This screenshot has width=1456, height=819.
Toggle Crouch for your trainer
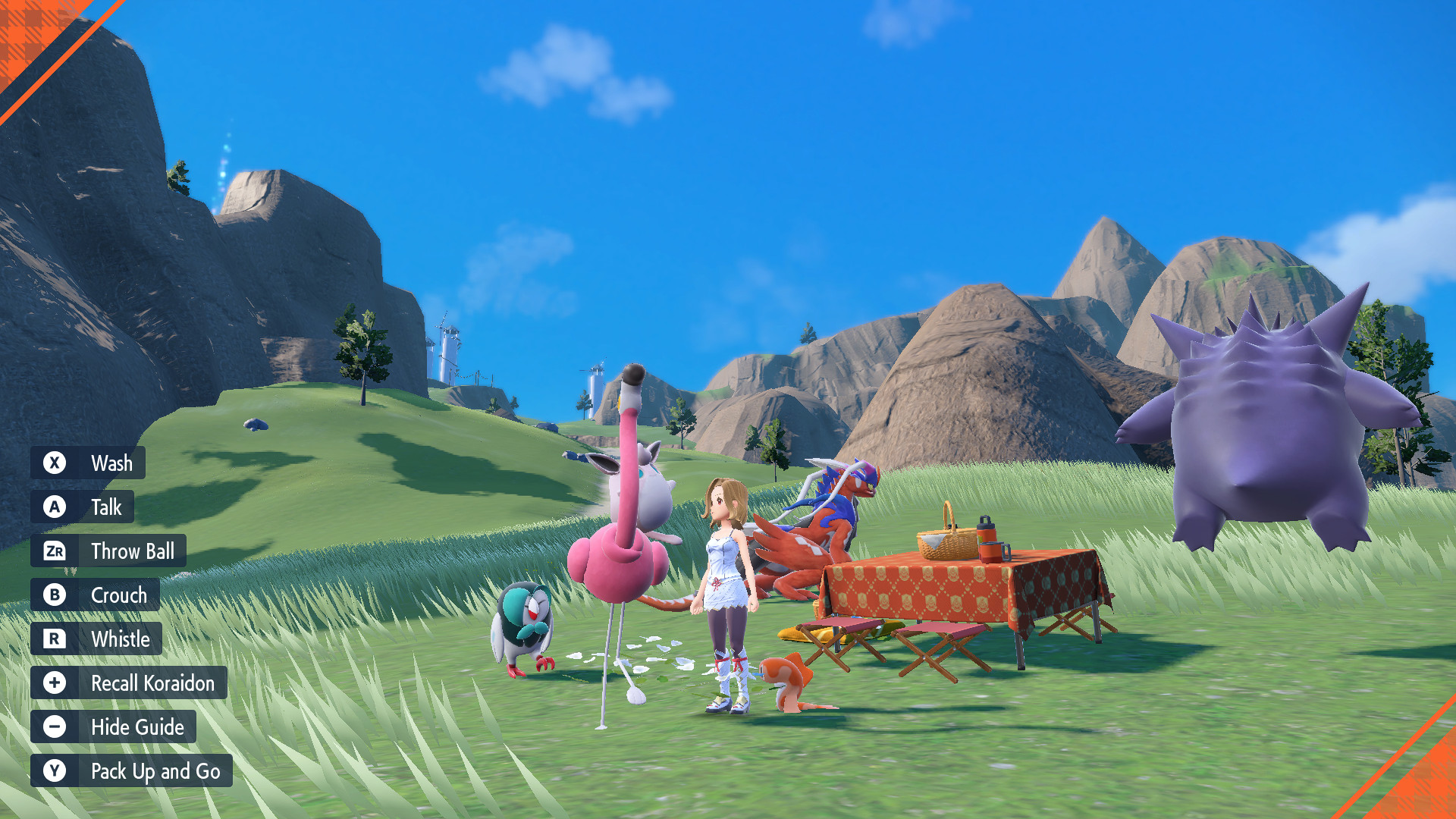(x=118, y=595)
